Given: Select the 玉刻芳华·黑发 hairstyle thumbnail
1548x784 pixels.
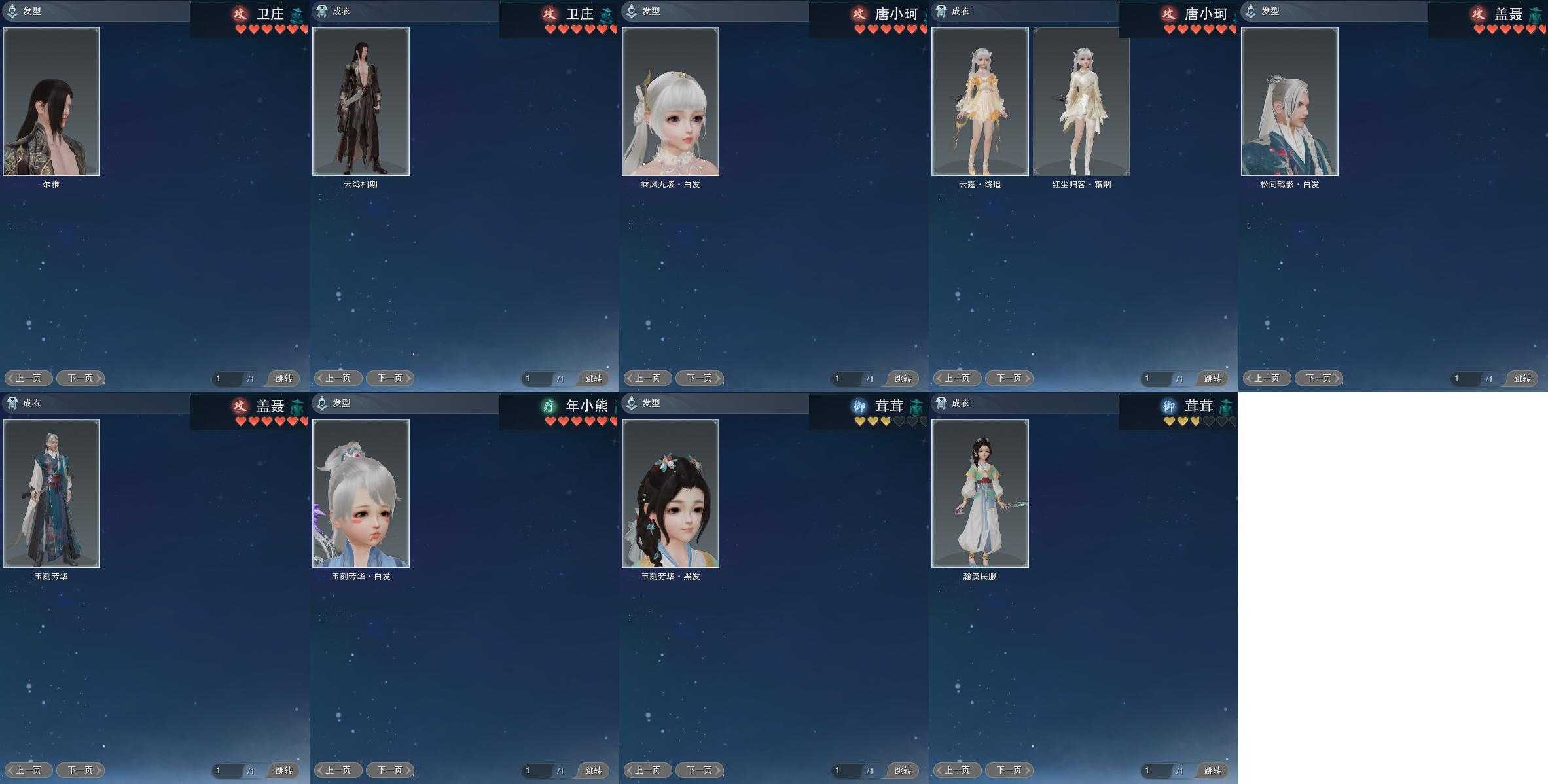Looking at the screenshot, I should [x=670, y=493].
